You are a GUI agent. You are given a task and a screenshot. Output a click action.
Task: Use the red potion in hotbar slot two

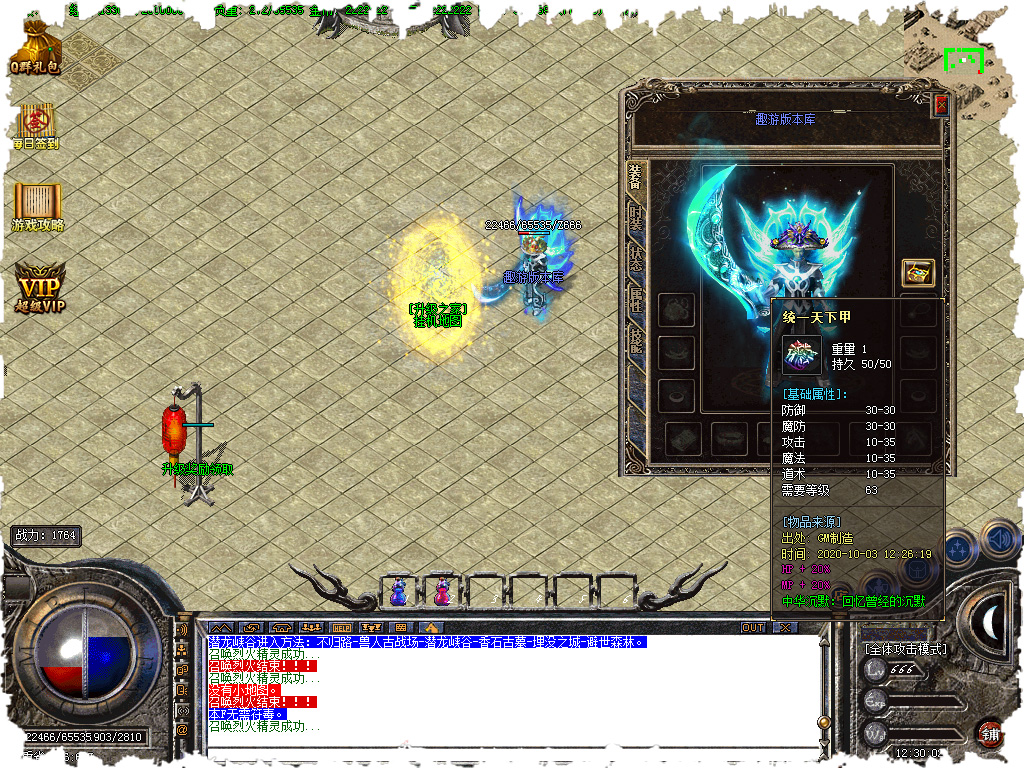point(441,592)
